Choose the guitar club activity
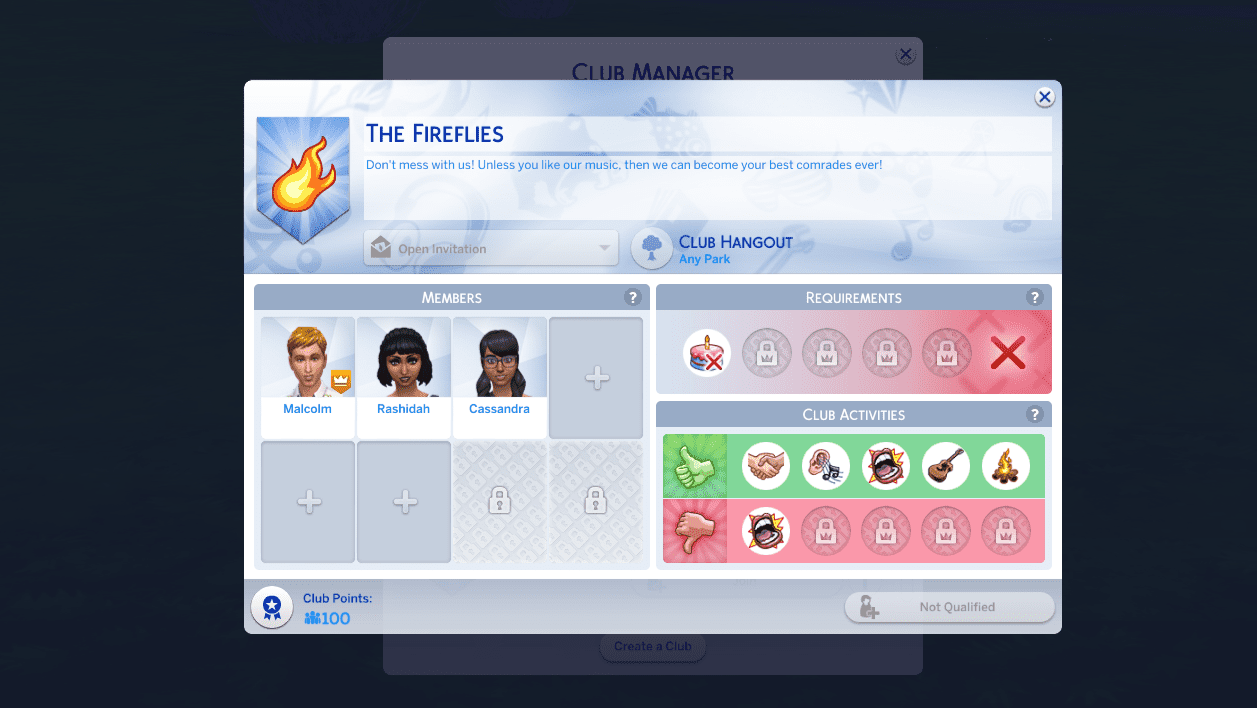 946,466
